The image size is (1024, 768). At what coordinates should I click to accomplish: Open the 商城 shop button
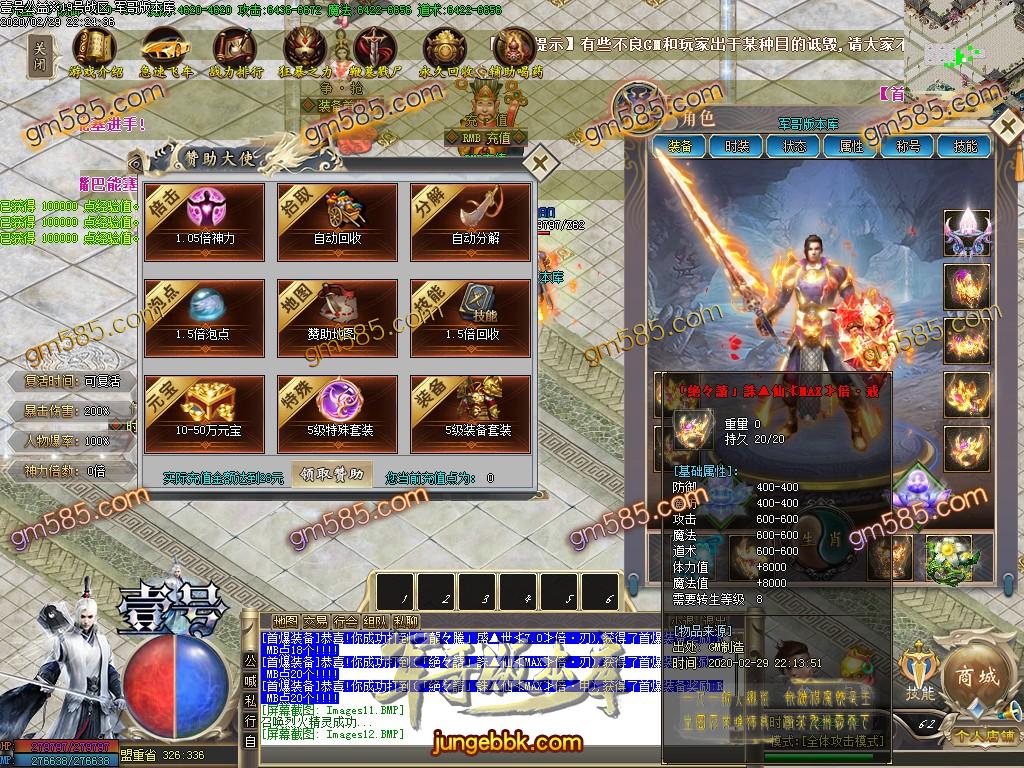coord(976,678)
